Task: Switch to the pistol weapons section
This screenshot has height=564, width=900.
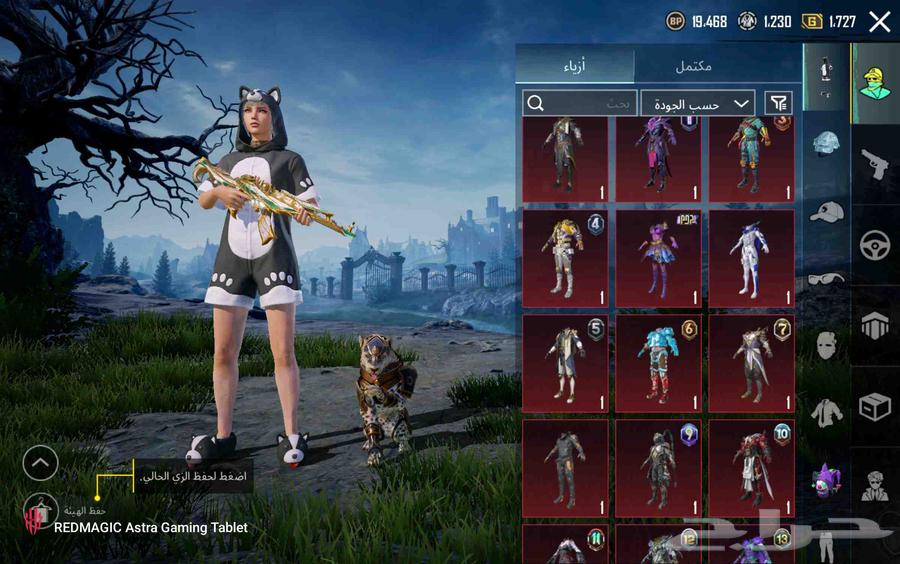Action: tap(875, 163)
